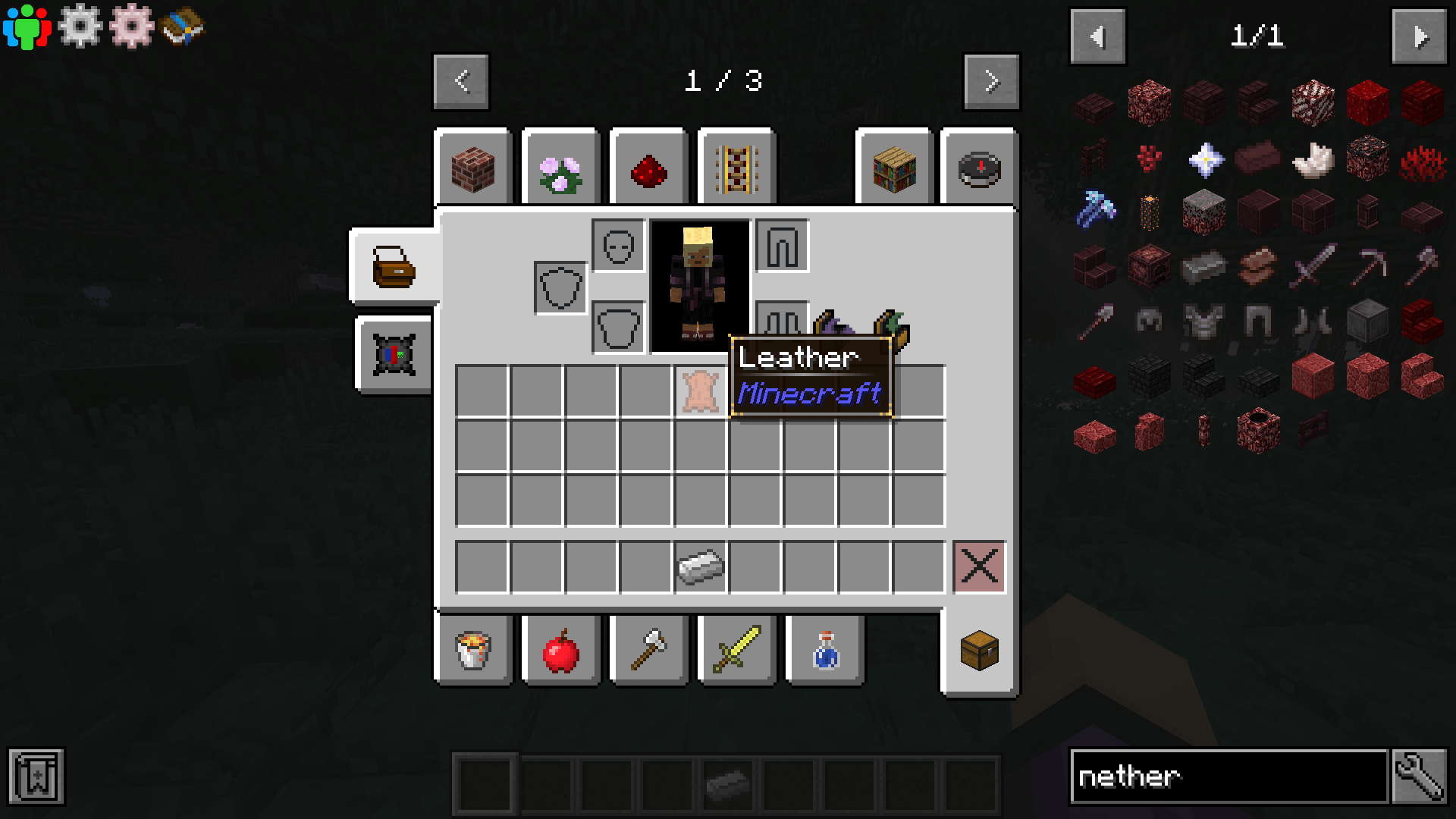Screen dimensions: 1456x819
Task: Select the iron ingot hotbar slot
Action: click(x=700, y=566)
